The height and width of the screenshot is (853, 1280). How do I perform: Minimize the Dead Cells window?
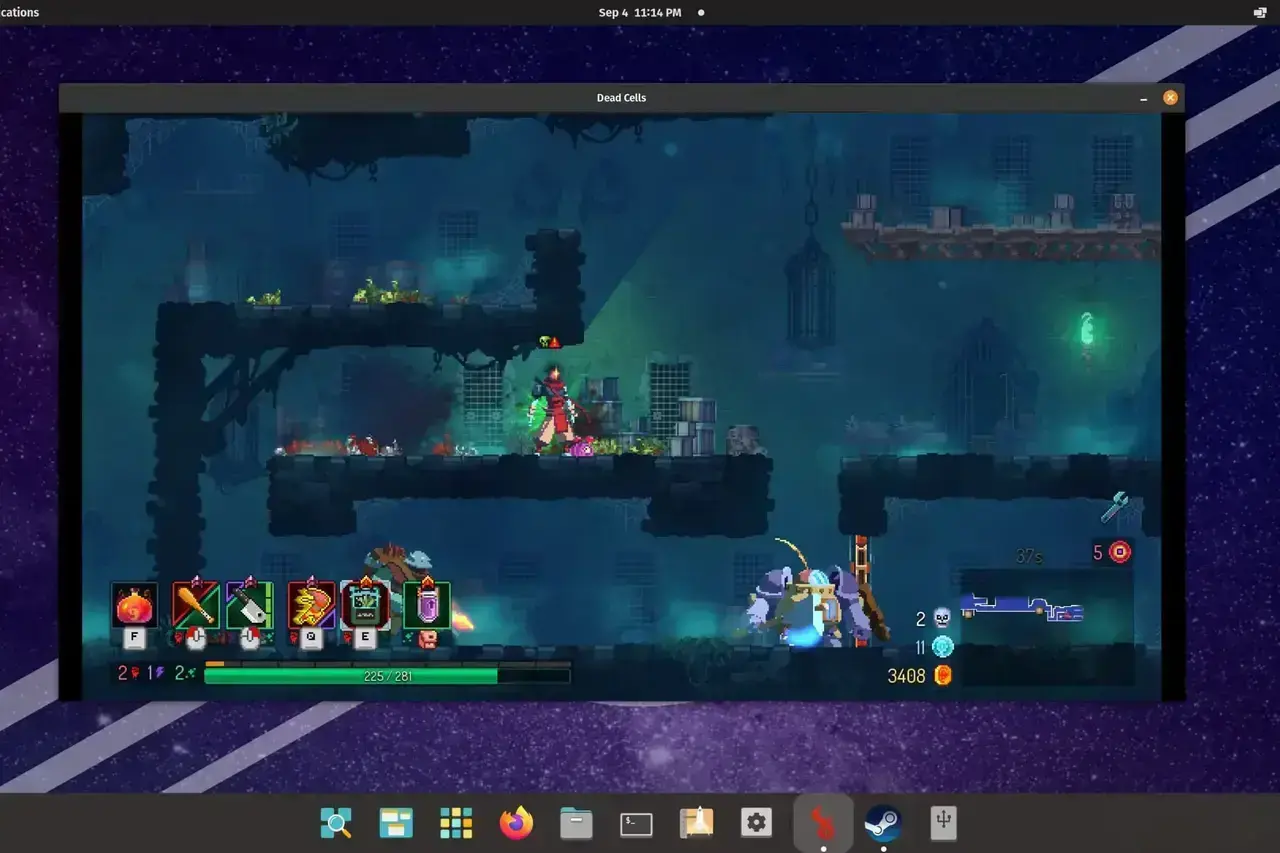click(x=1143, y=98)
